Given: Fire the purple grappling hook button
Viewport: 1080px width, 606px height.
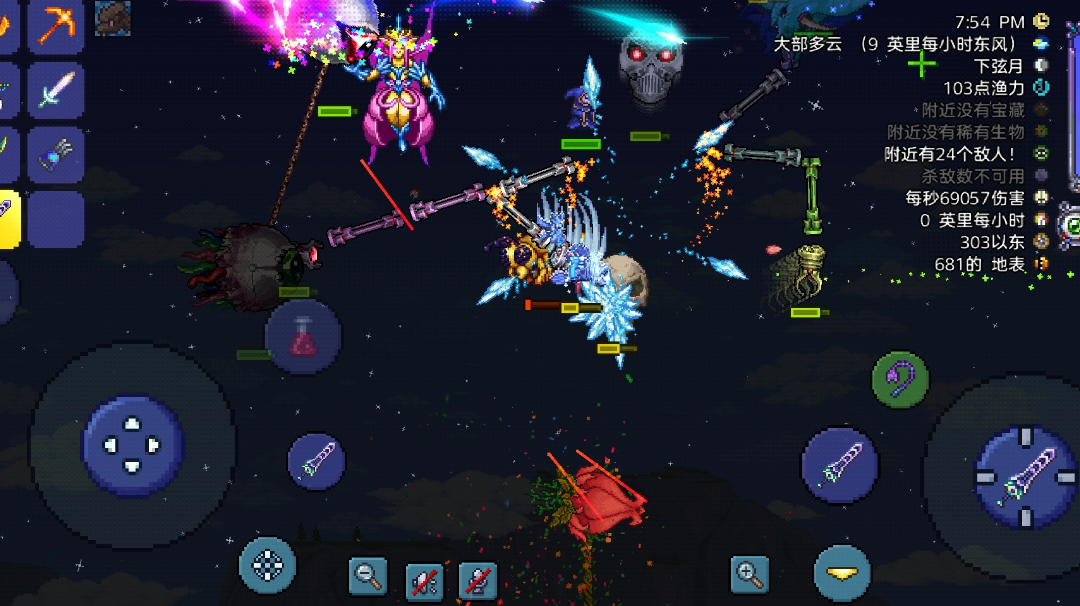Looking at the screenshot, I should (x=900, y=379).
